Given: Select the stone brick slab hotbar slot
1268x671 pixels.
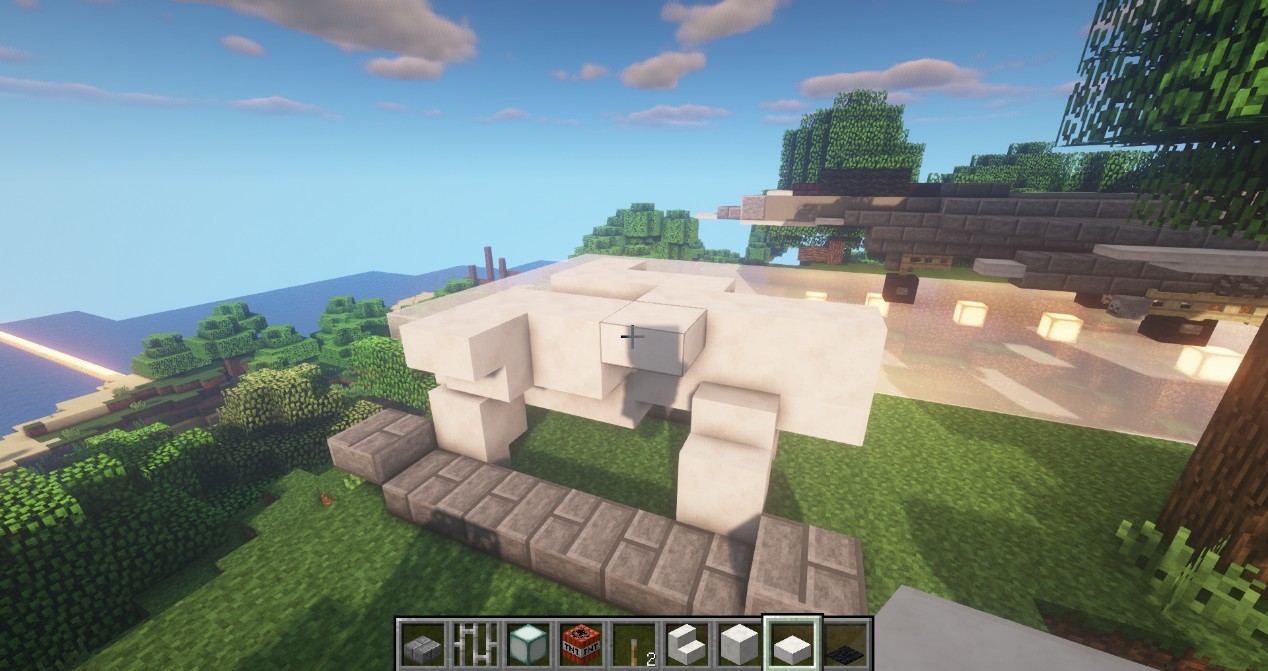Looking at the screenshot, I should pos(422,645).
